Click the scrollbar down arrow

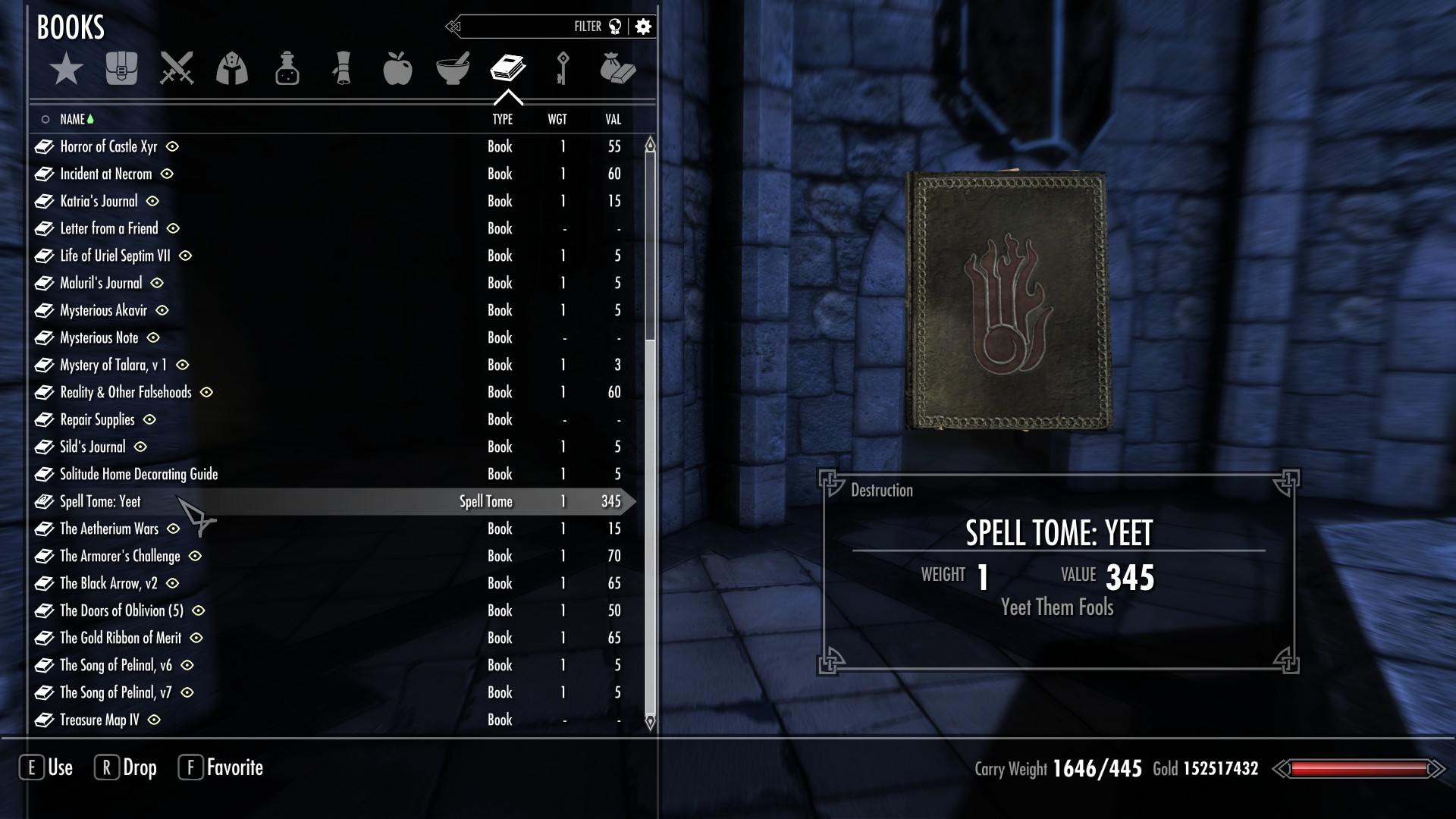(x=650, y=722)
